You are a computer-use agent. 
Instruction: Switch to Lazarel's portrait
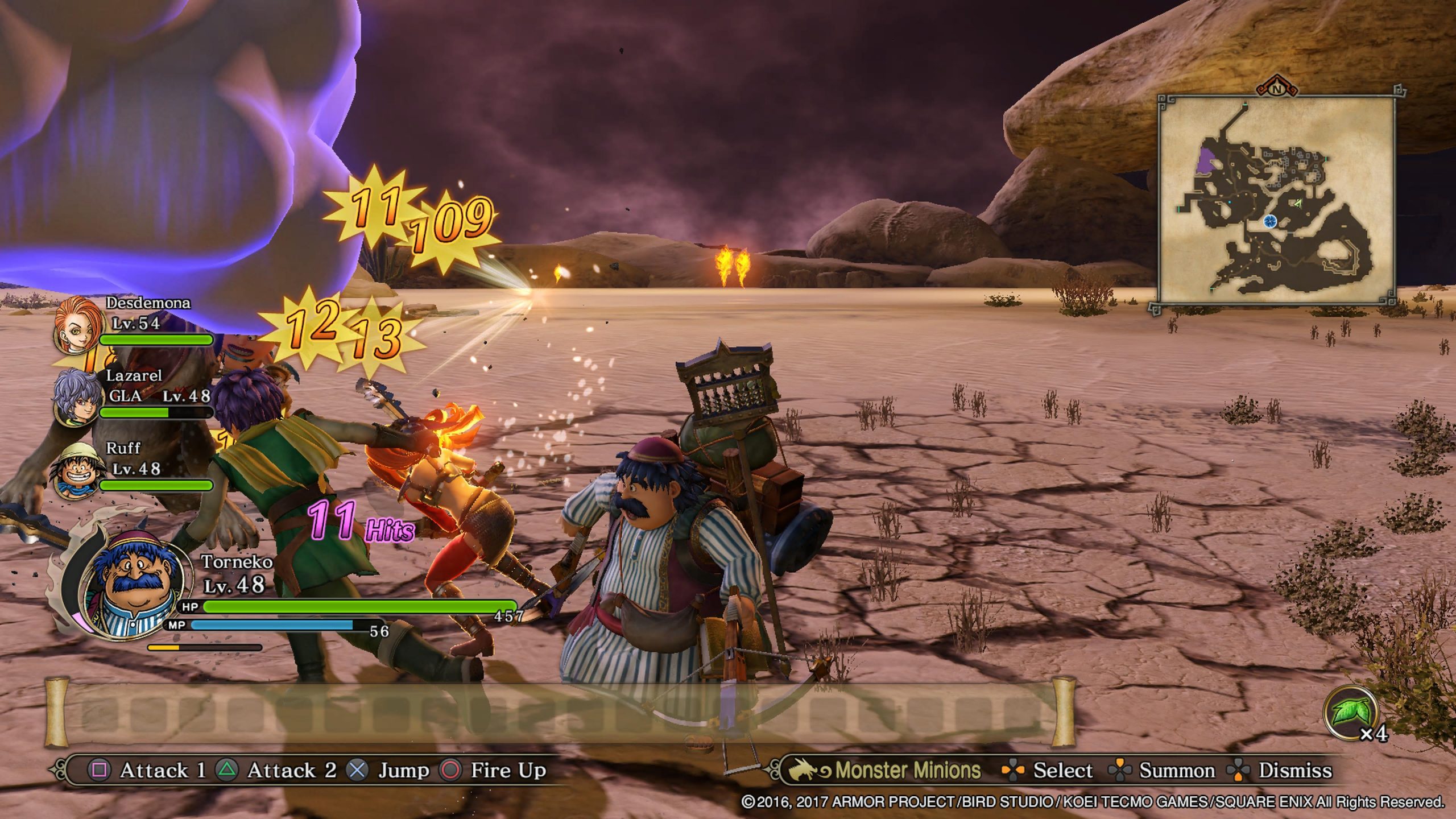[76, 397]
